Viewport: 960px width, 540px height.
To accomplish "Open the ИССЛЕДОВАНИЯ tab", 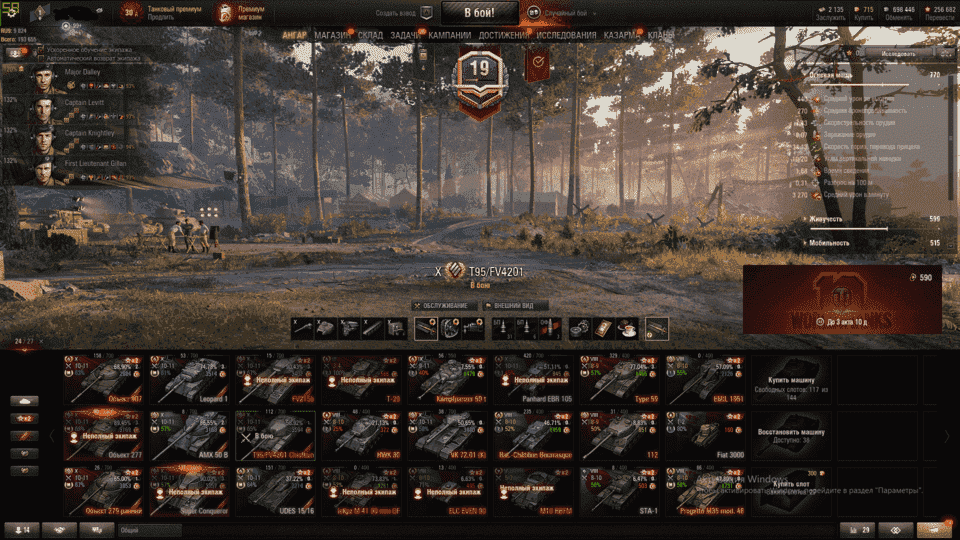I will coord(566,35).
